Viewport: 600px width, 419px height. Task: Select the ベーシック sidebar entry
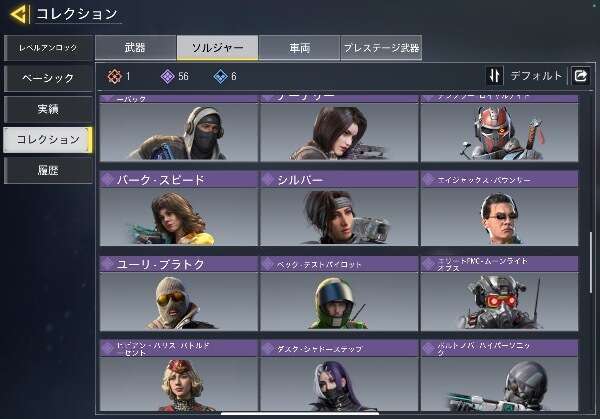click(47, 78)
